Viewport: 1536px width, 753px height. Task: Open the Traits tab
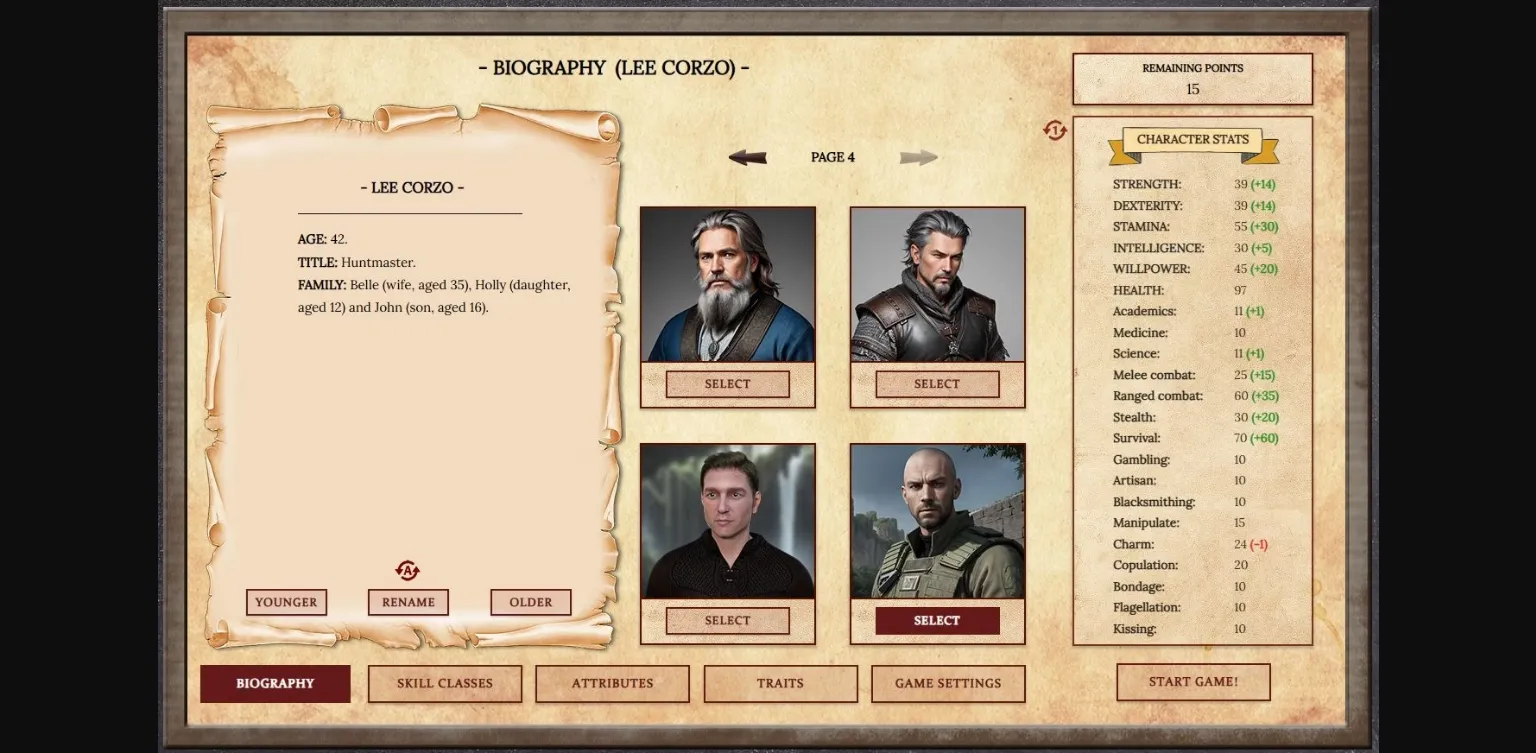click(x=781, y=683)
